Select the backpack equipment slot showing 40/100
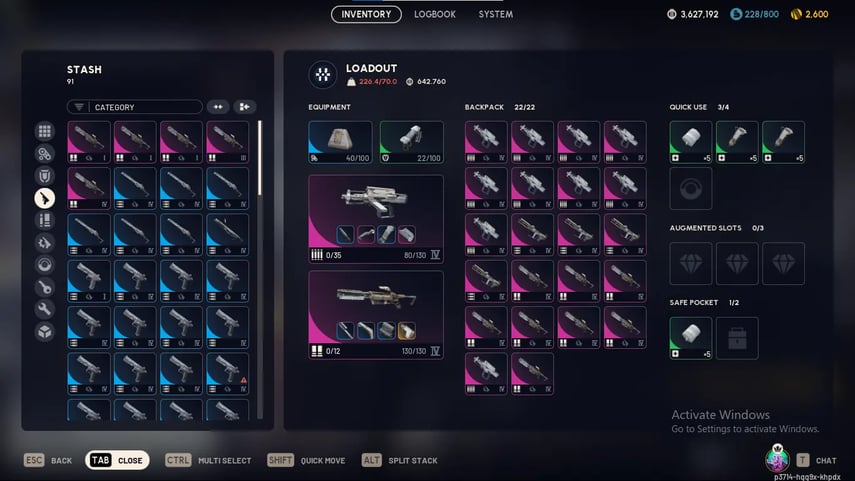 pos(340,142)
